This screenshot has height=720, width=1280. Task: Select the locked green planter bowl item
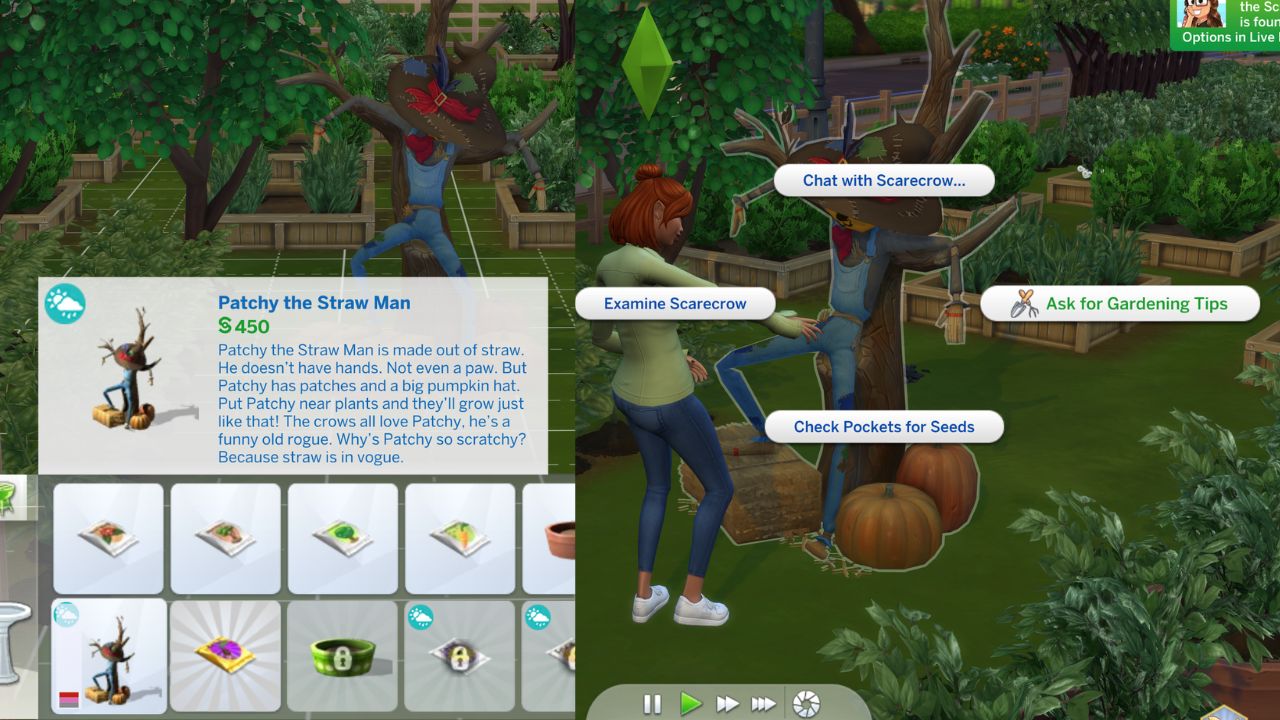pyautogui.click(x=343, y=655)
